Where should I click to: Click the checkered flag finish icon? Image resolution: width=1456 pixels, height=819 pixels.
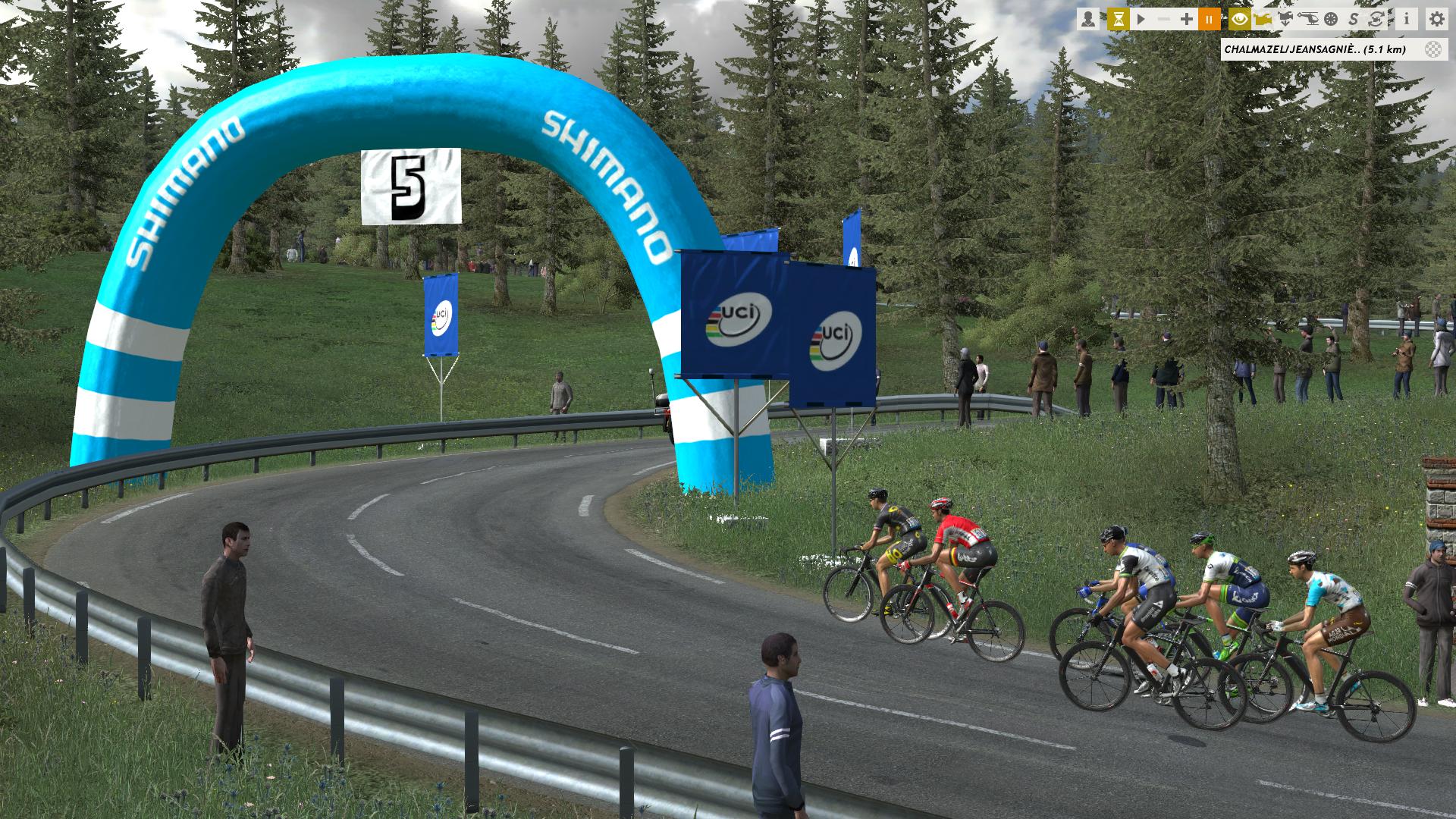(1432, 50)
